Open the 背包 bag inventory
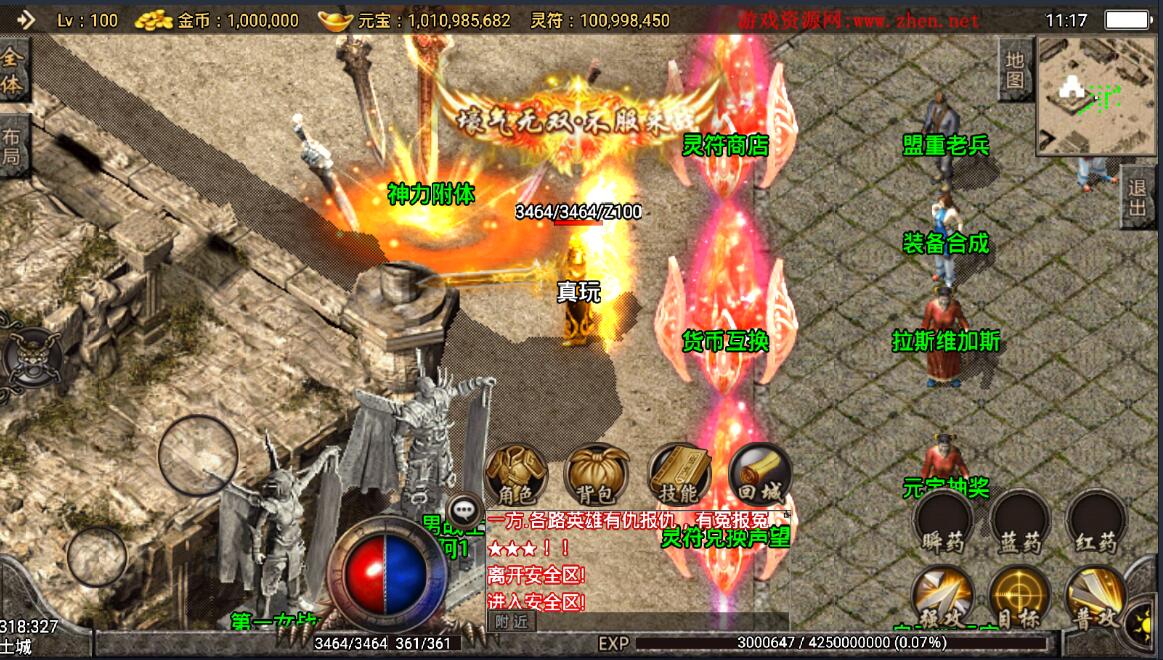1163x660 pixels. [x=597, y=474]
